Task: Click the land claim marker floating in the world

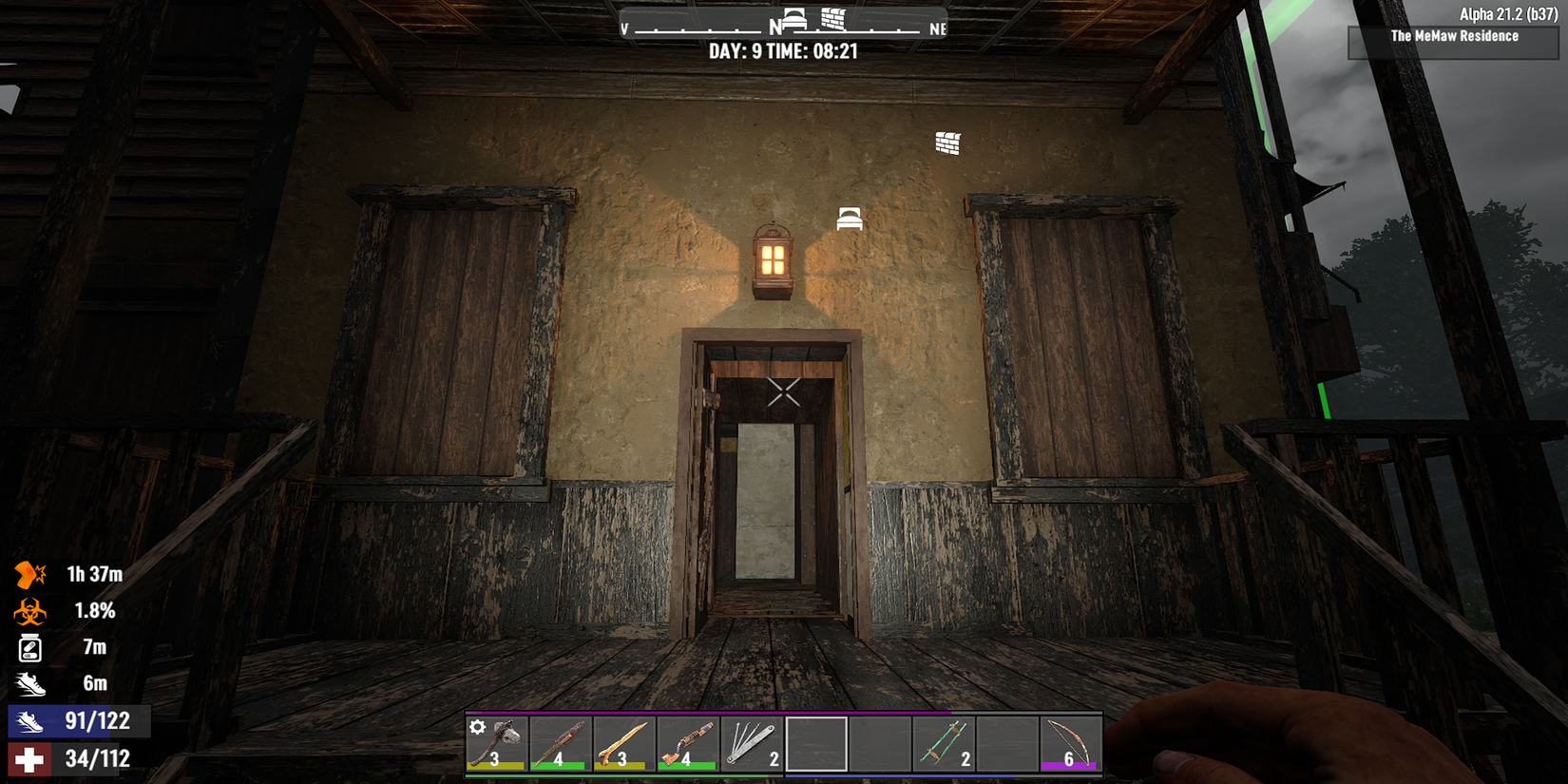Action: 947,143
